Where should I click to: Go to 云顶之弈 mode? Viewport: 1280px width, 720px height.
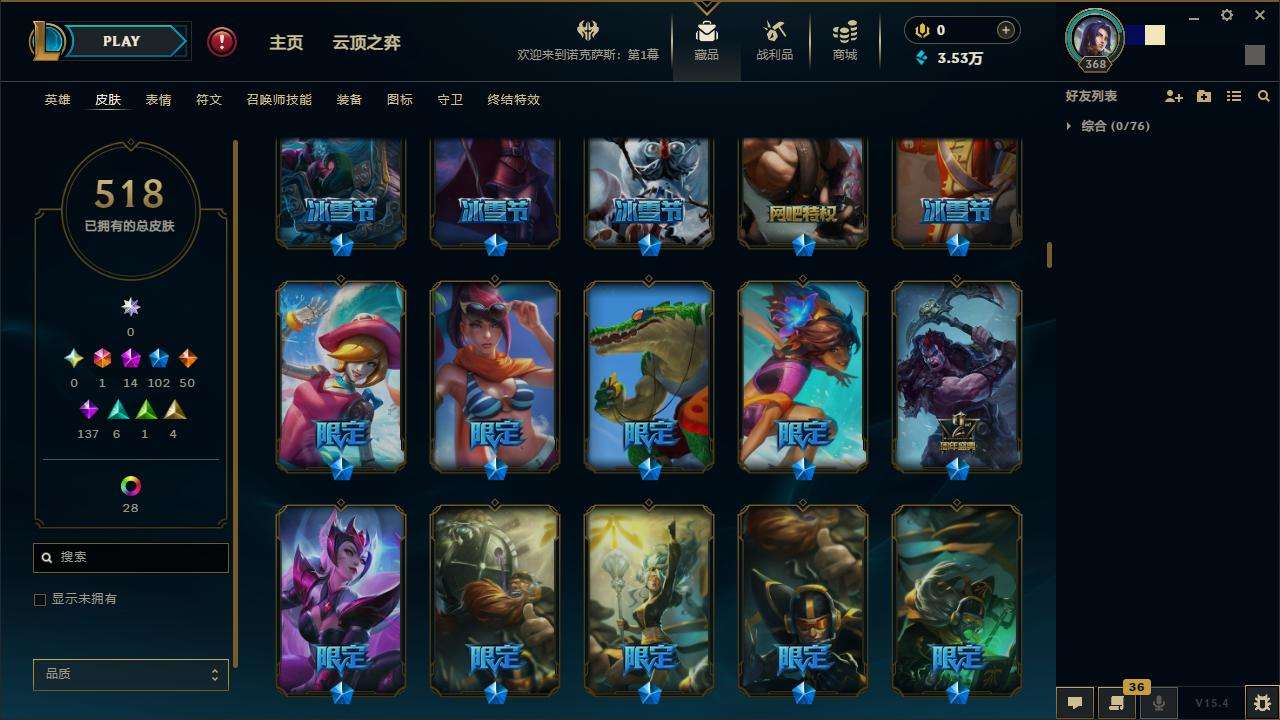pos(366,43)
